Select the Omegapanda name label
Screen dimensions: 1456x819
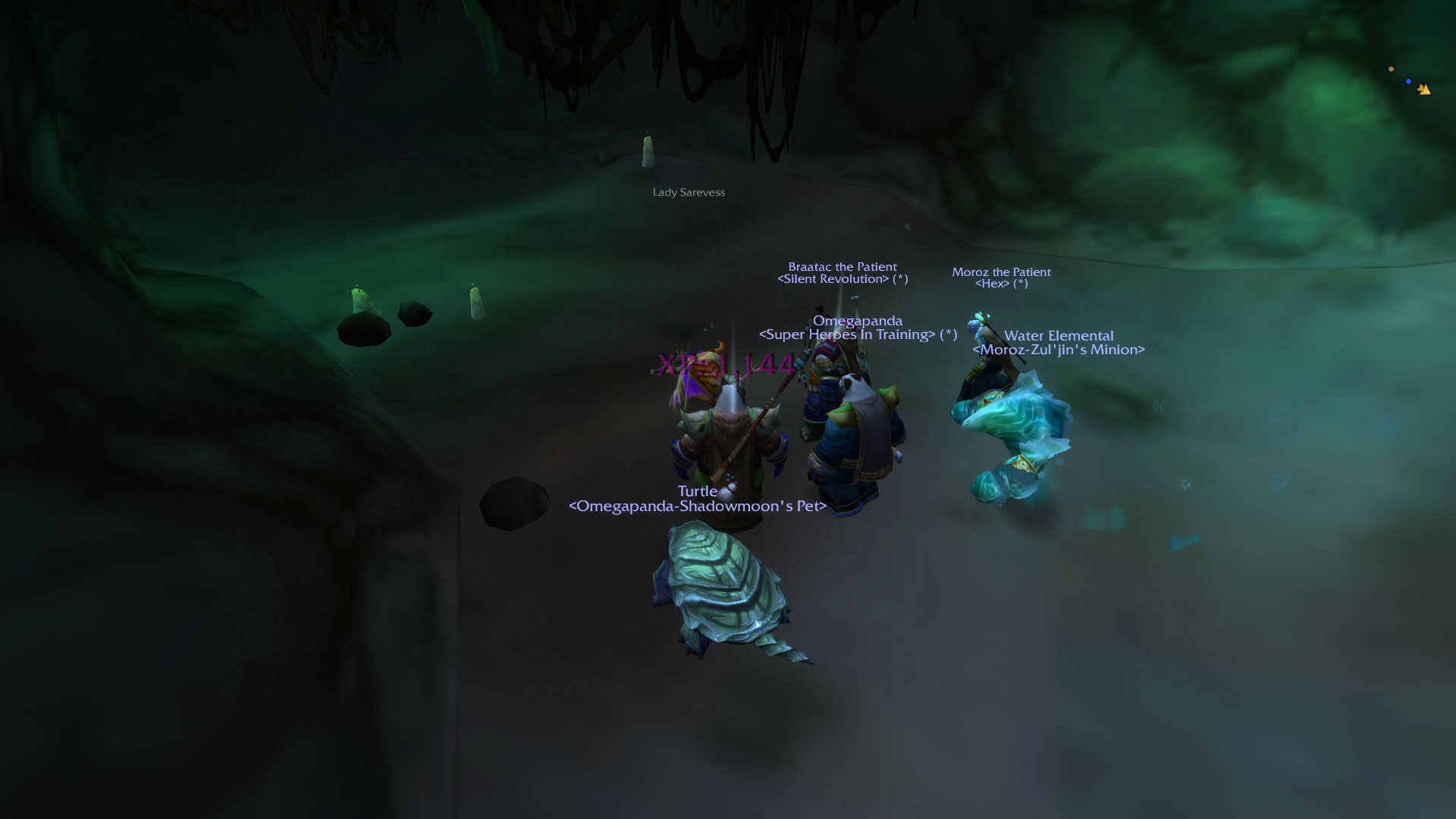(857, 321)
